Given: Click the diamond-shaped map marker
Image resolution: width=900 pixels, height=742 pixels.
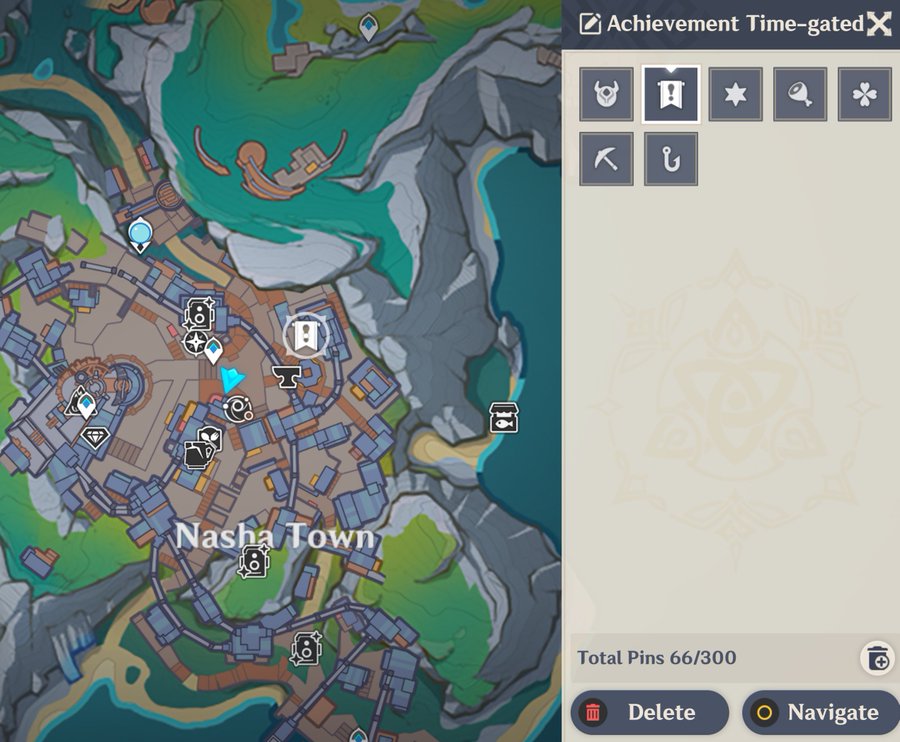Looking at the screenshot, I should pos(95,437).
